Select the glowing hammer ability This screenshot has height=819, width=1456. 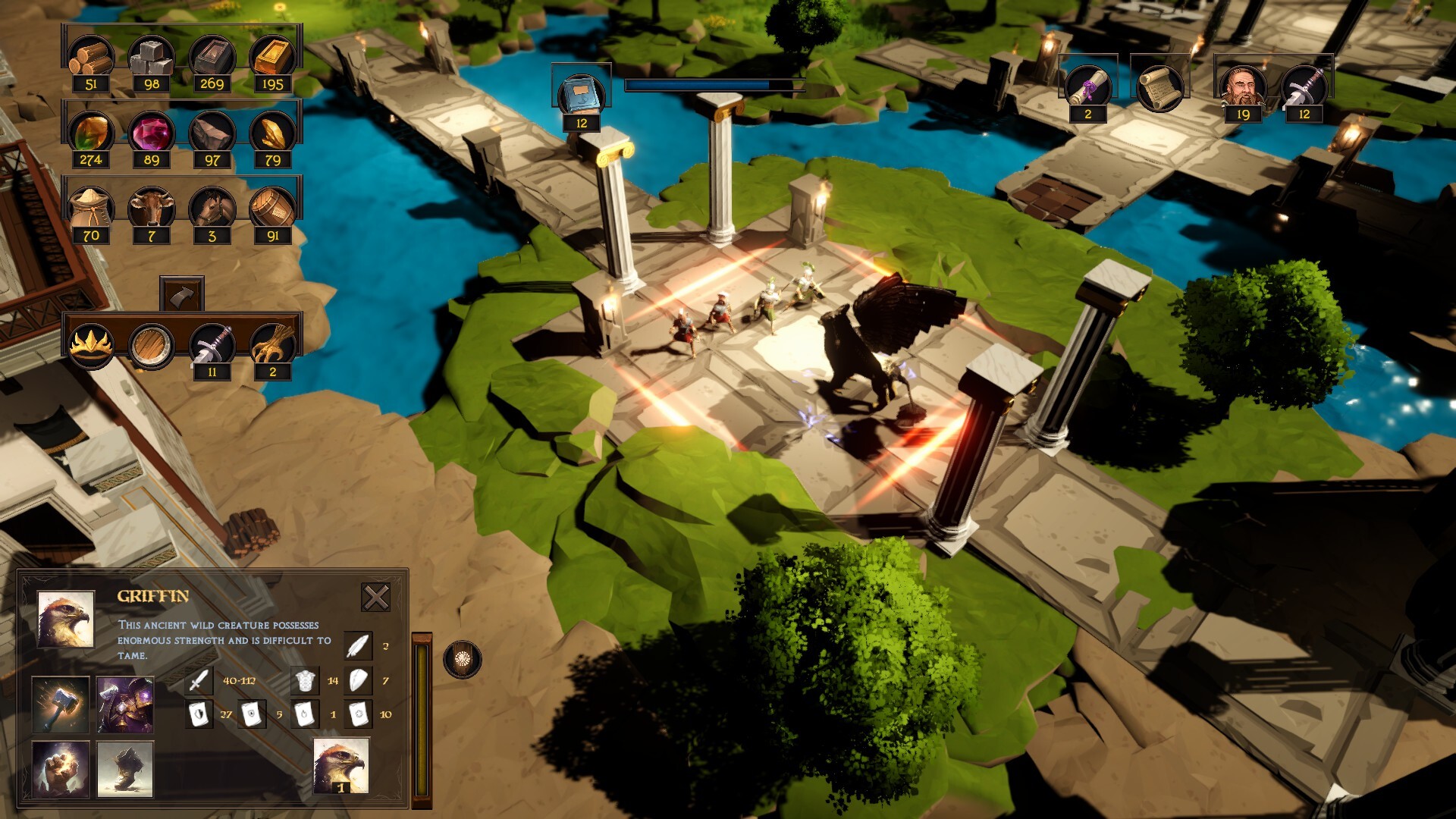[61, 705]
